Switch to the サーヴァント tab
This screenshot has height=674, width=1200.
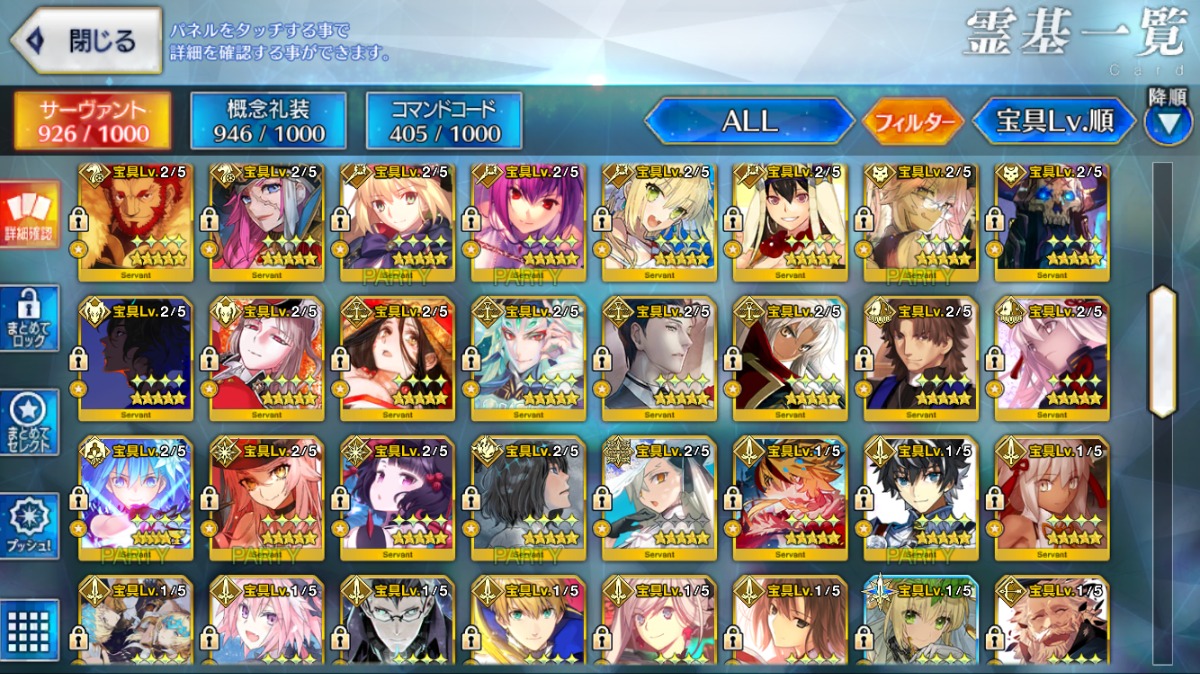[x=92, y=121]
